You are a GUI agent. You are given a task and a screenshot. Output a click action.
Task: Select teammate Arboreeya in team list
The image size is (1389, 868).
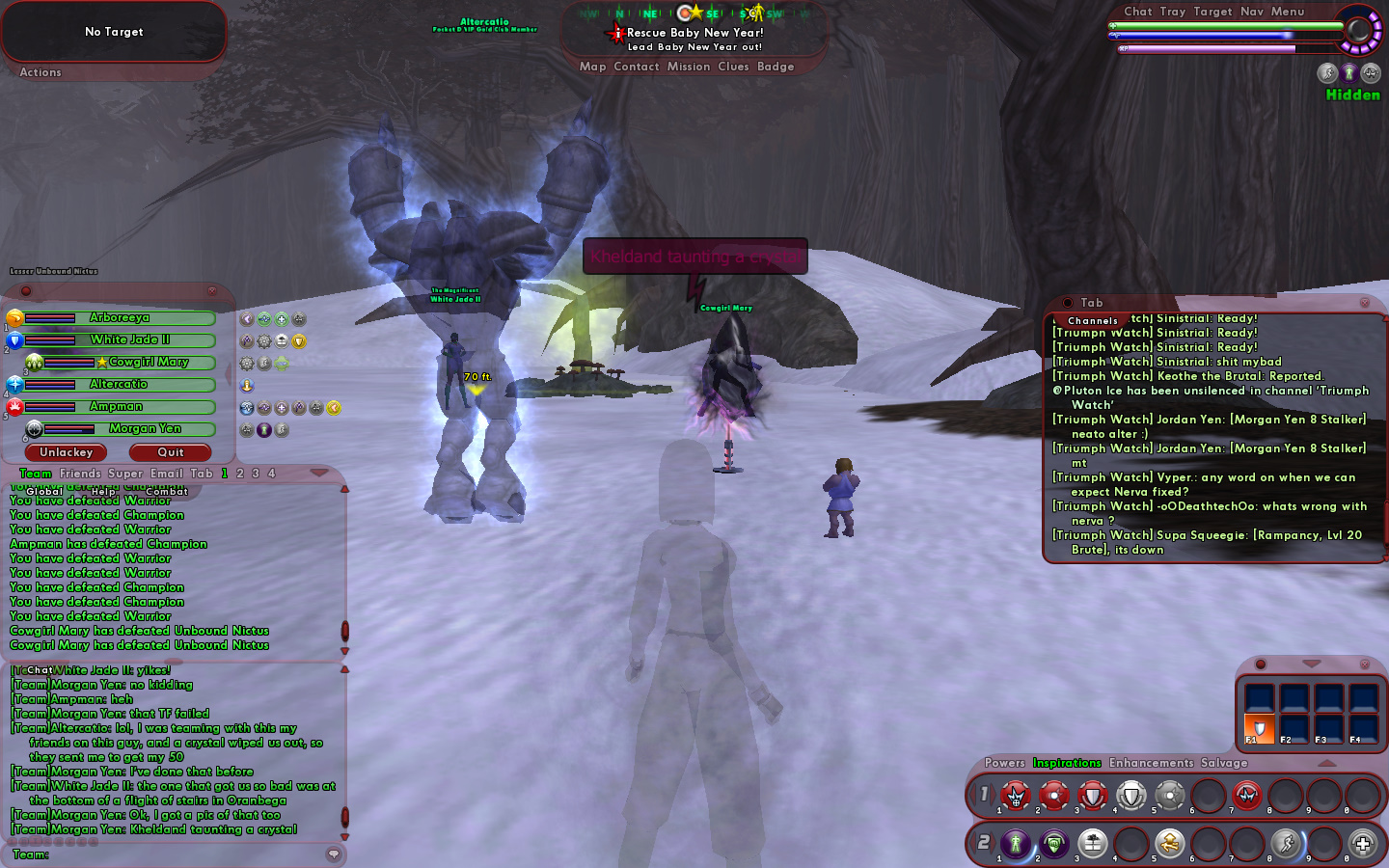point(120,318)
